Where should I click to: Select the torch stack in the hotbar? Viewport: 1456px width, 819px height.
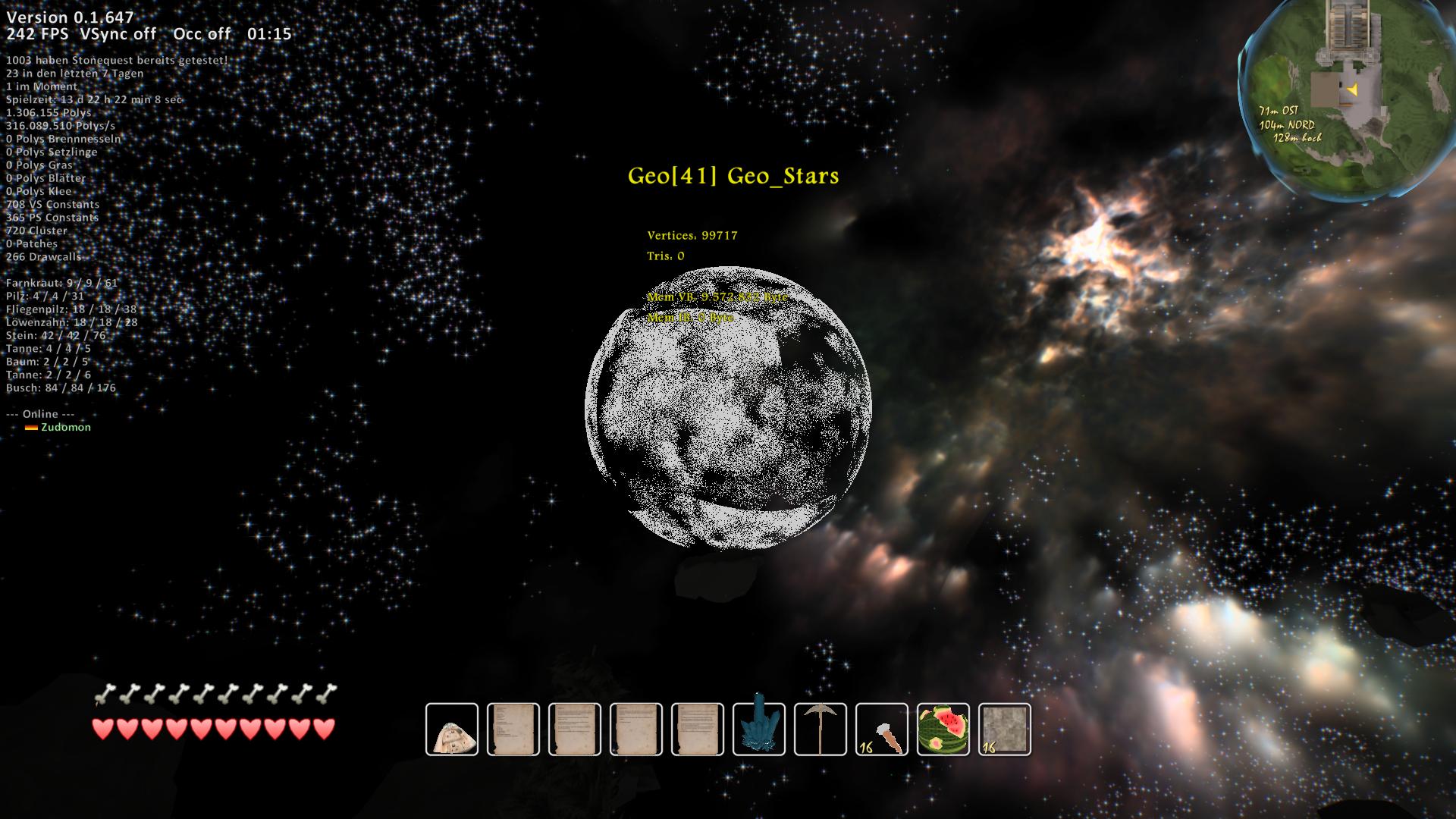(882, 729)
